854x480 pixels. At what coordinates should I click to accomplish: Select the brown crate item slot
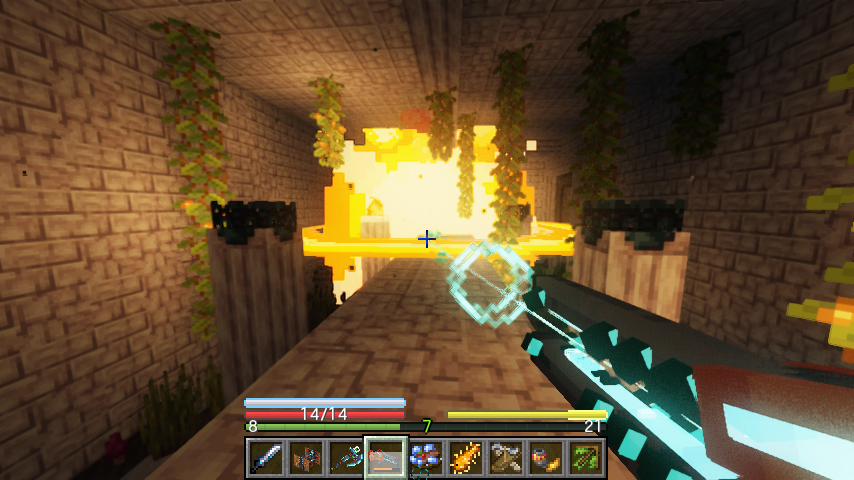tap(306, 458)
